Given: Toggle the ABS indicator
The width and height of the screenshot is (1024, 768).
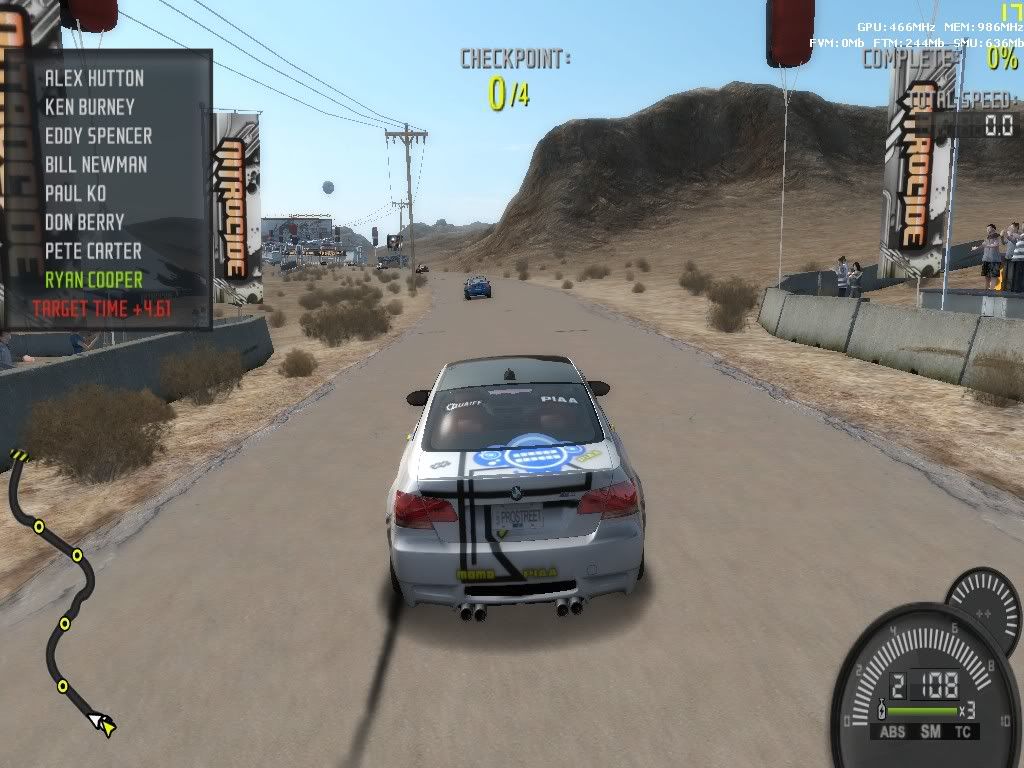Looking at the screenshot, I should [x=894, y=733].
